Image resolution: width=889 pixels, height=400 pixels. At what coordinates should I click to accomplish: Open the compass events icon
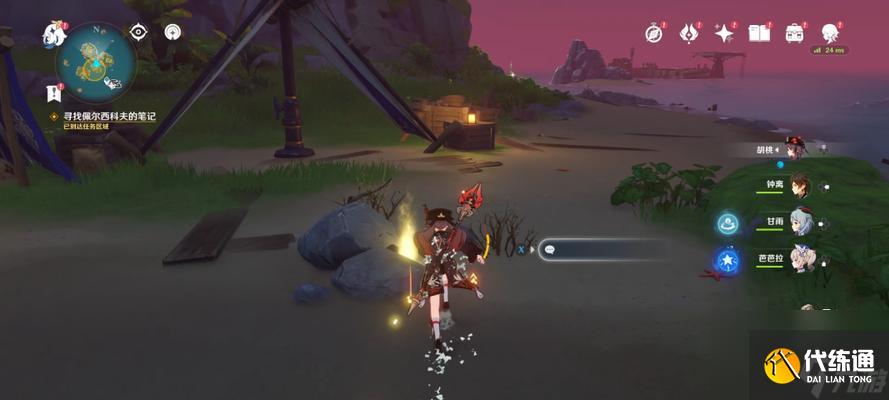click(654, 33)
